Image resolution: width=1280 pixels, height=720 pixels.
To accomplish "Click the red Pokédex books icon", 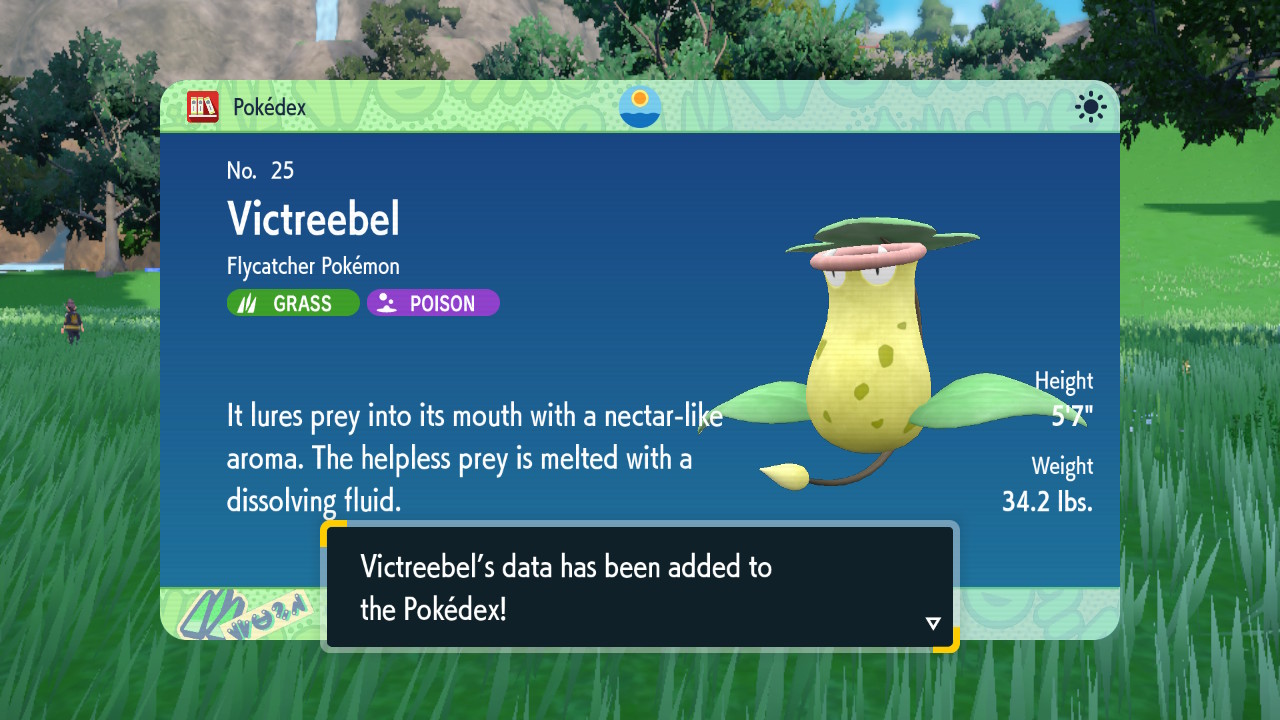I will 203,107.
